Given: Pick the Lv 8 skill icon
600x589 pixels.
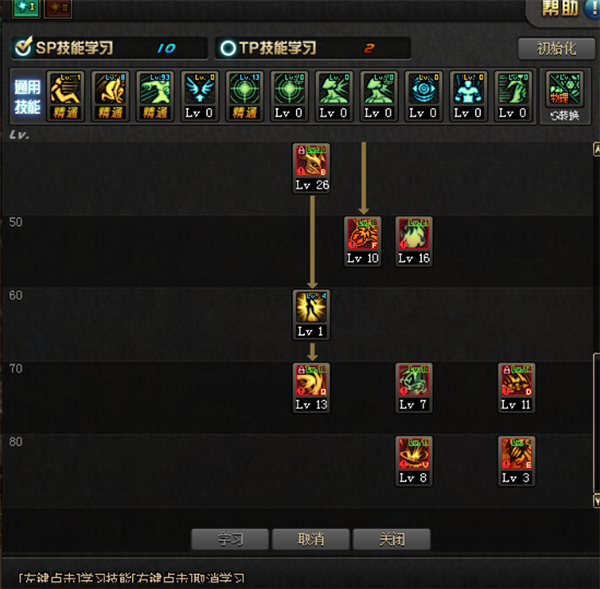Looking at the screenshot, I should pyautogui.click(x=414, y=455).
